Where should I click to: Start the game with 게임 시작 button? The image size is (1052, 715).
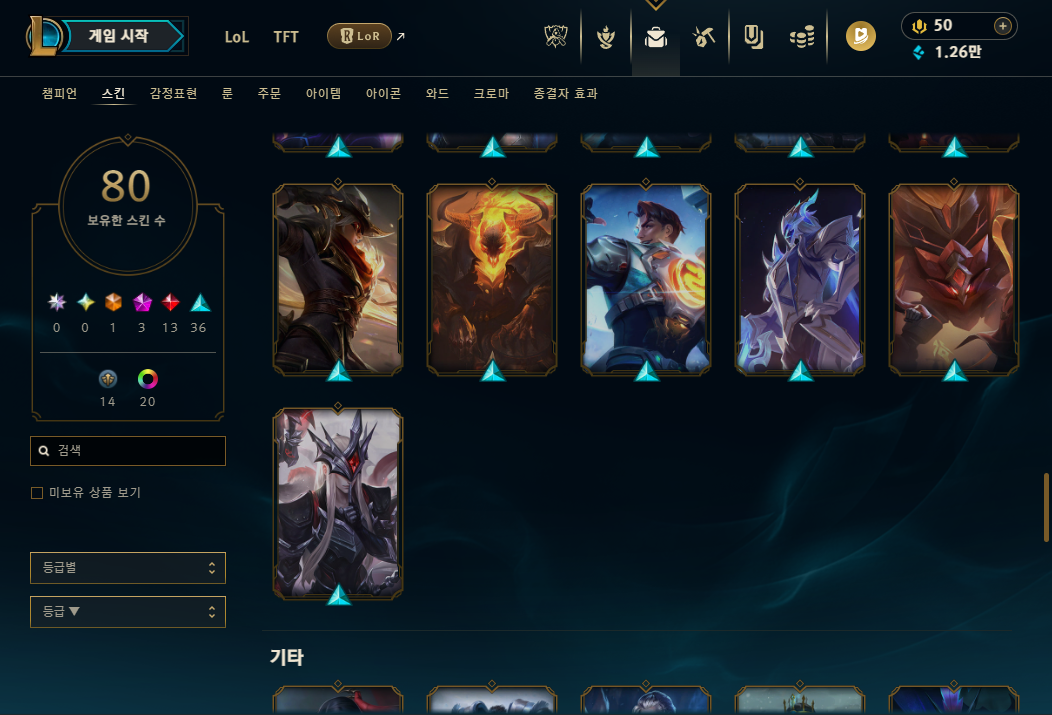(120, 37)
